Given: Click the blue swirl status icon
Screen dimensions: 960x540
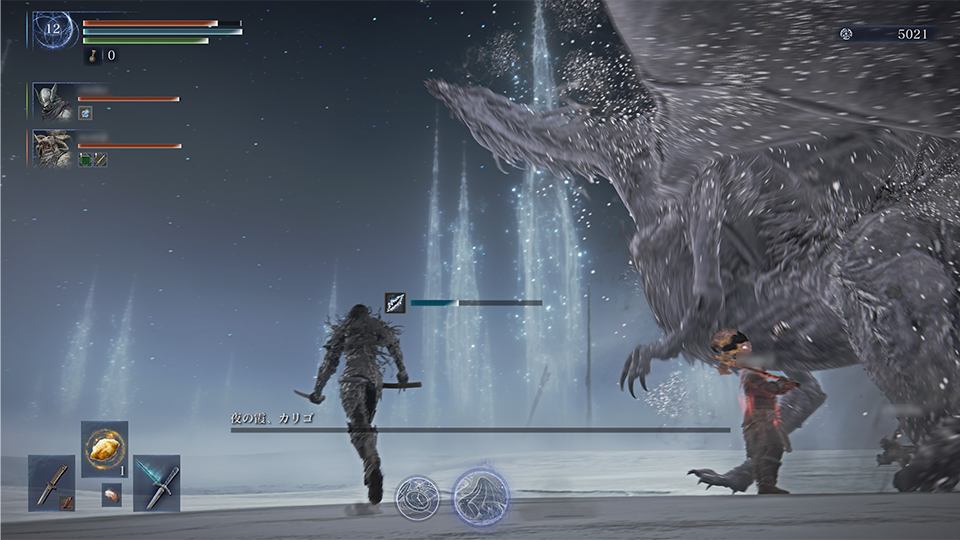Looking at the screenshot, I should pos(86,113).
